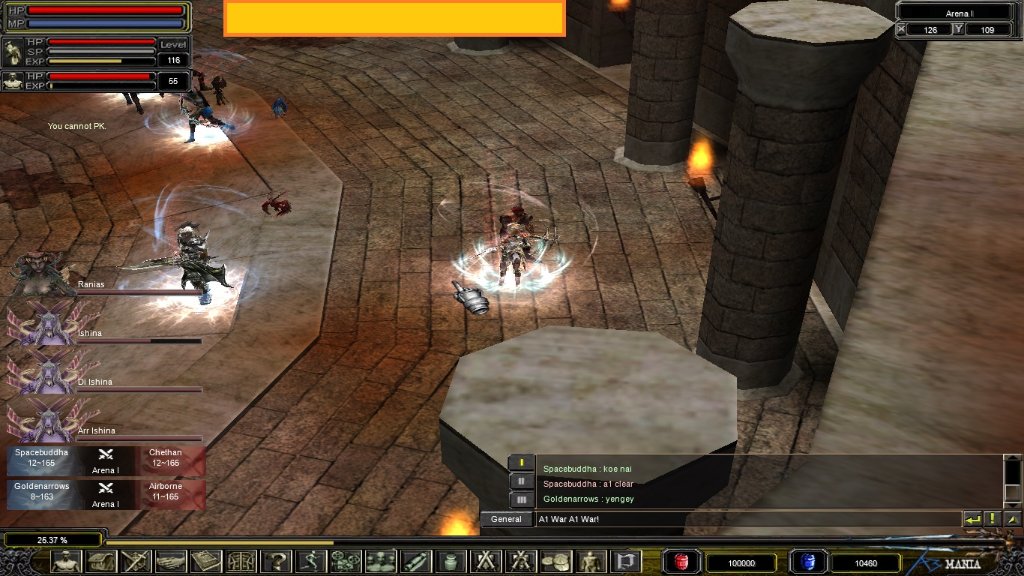Use the red health potion slot

coord(680,562)
